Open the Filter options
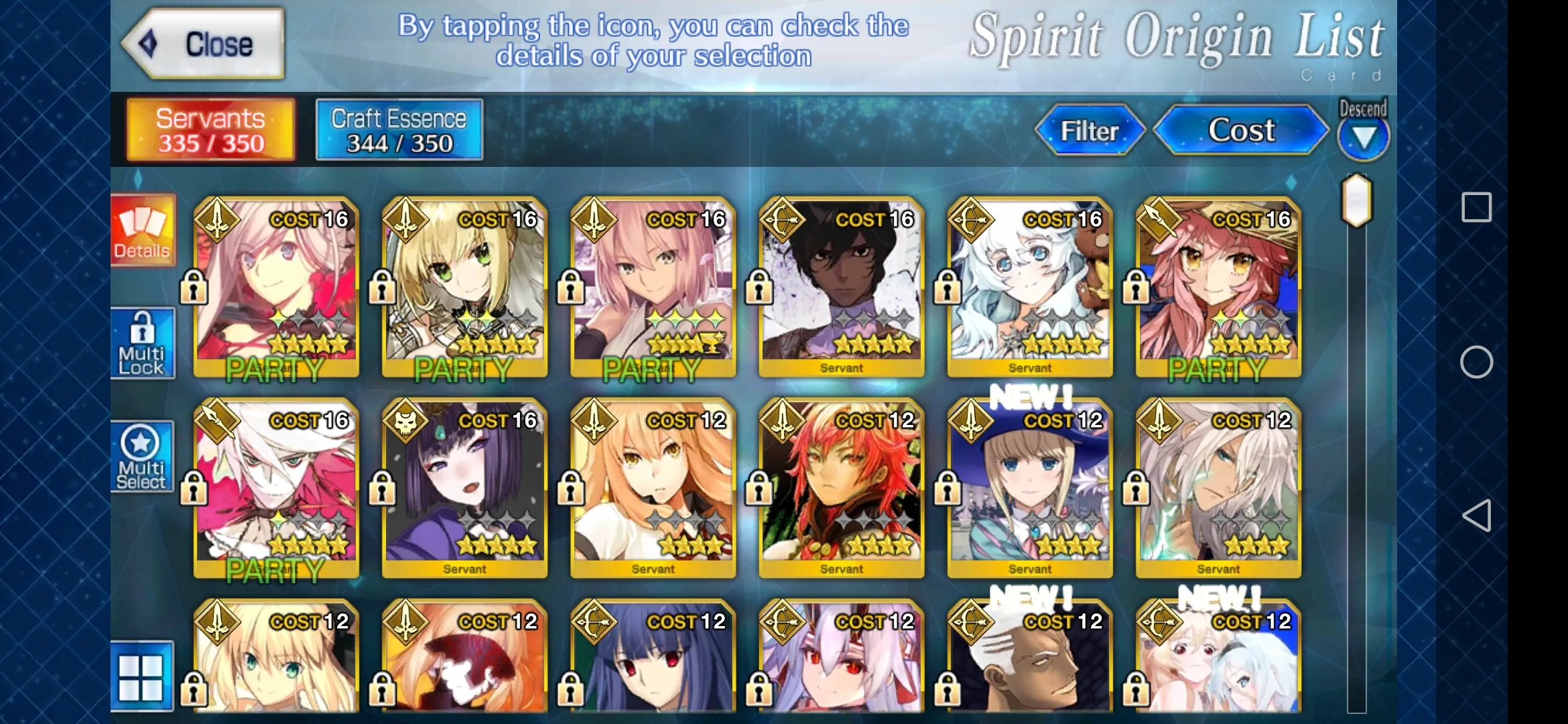The image size is (1568, 724). 1089,130
